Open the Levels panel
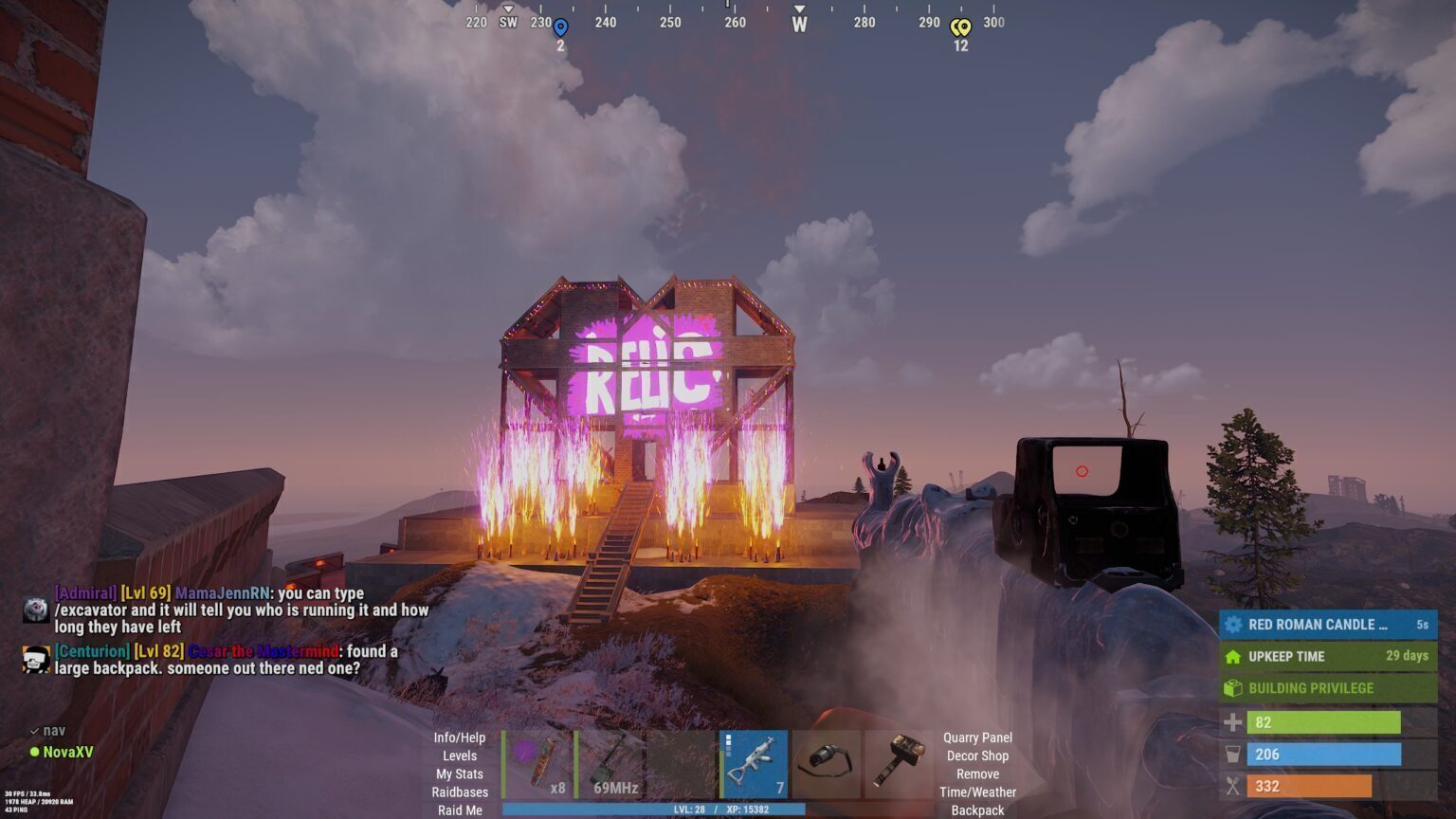This screenshot has width=1456, height=819. click(x=460, y=755)
